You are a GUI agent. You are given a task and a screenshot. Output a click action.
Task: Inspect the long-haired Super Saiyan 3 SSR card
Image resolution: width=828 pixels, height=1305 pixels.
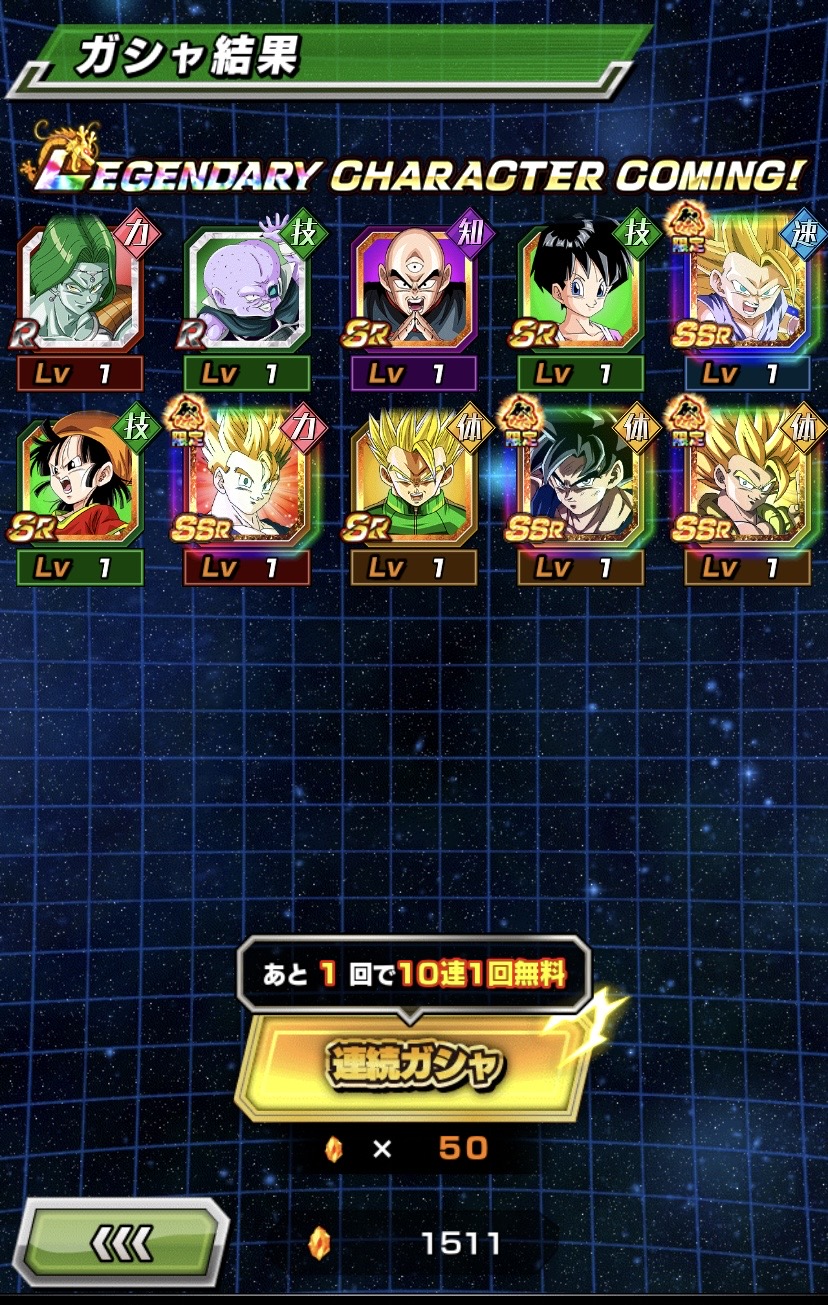point(747,482)
